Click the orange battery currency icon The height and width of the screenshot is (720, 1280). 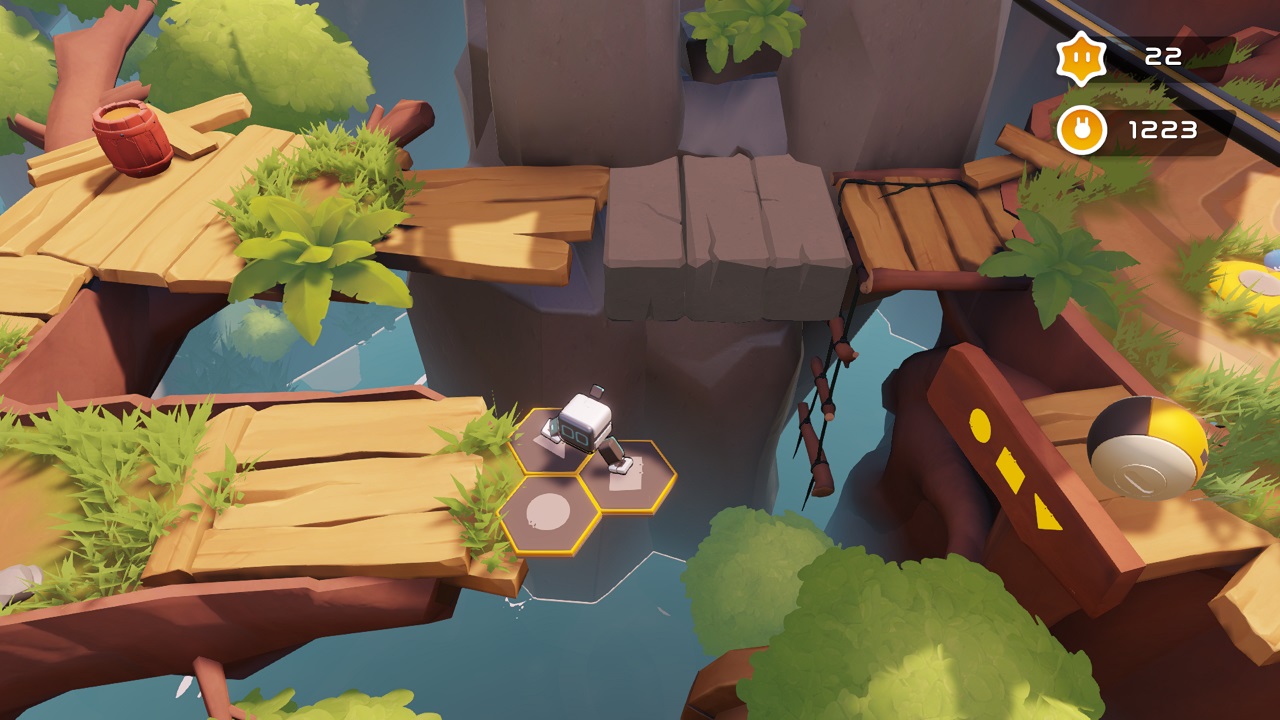coord(1081,129)
